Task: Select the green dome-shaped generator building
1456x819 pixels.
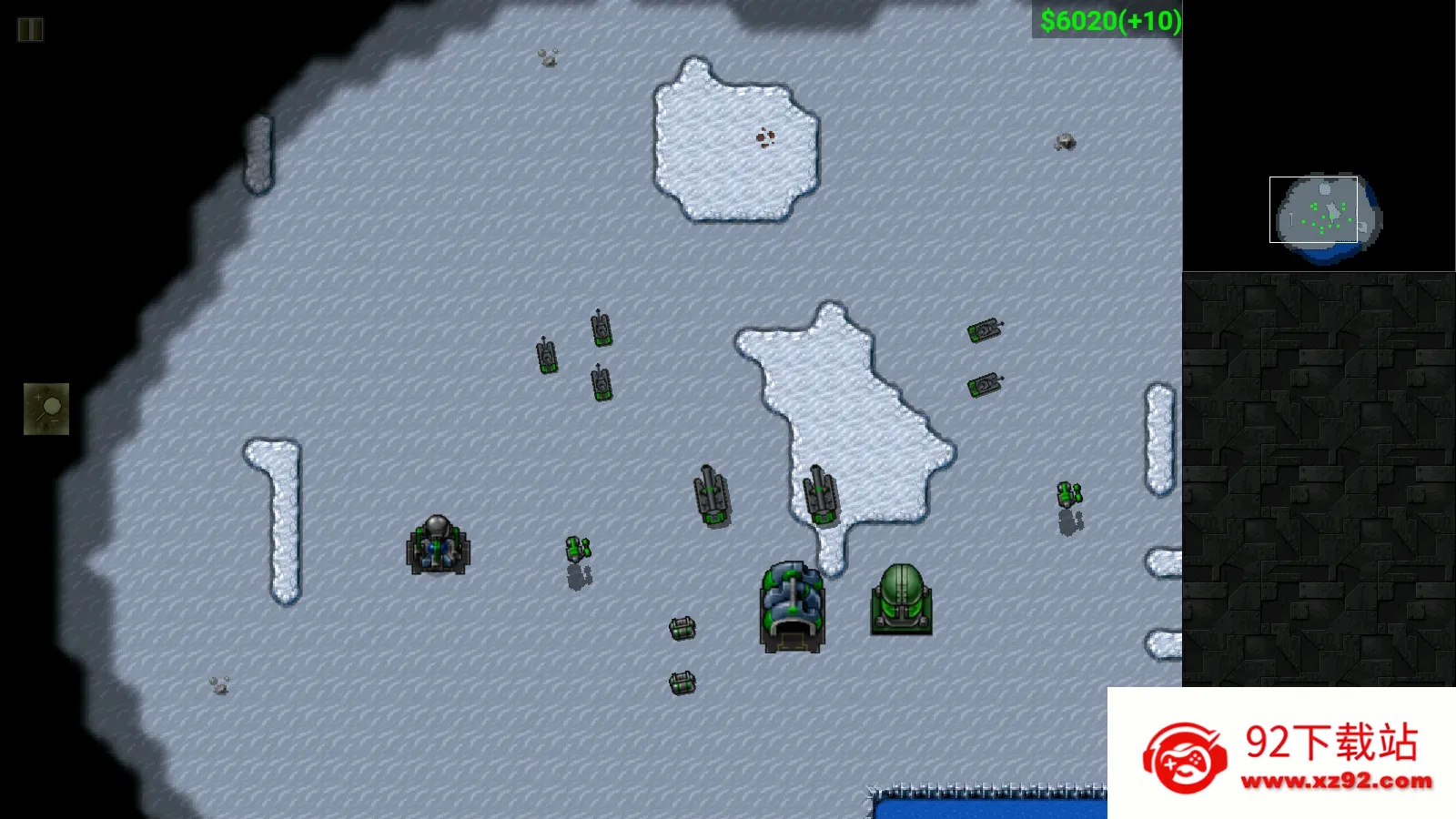Action: [x=903, y=602]
